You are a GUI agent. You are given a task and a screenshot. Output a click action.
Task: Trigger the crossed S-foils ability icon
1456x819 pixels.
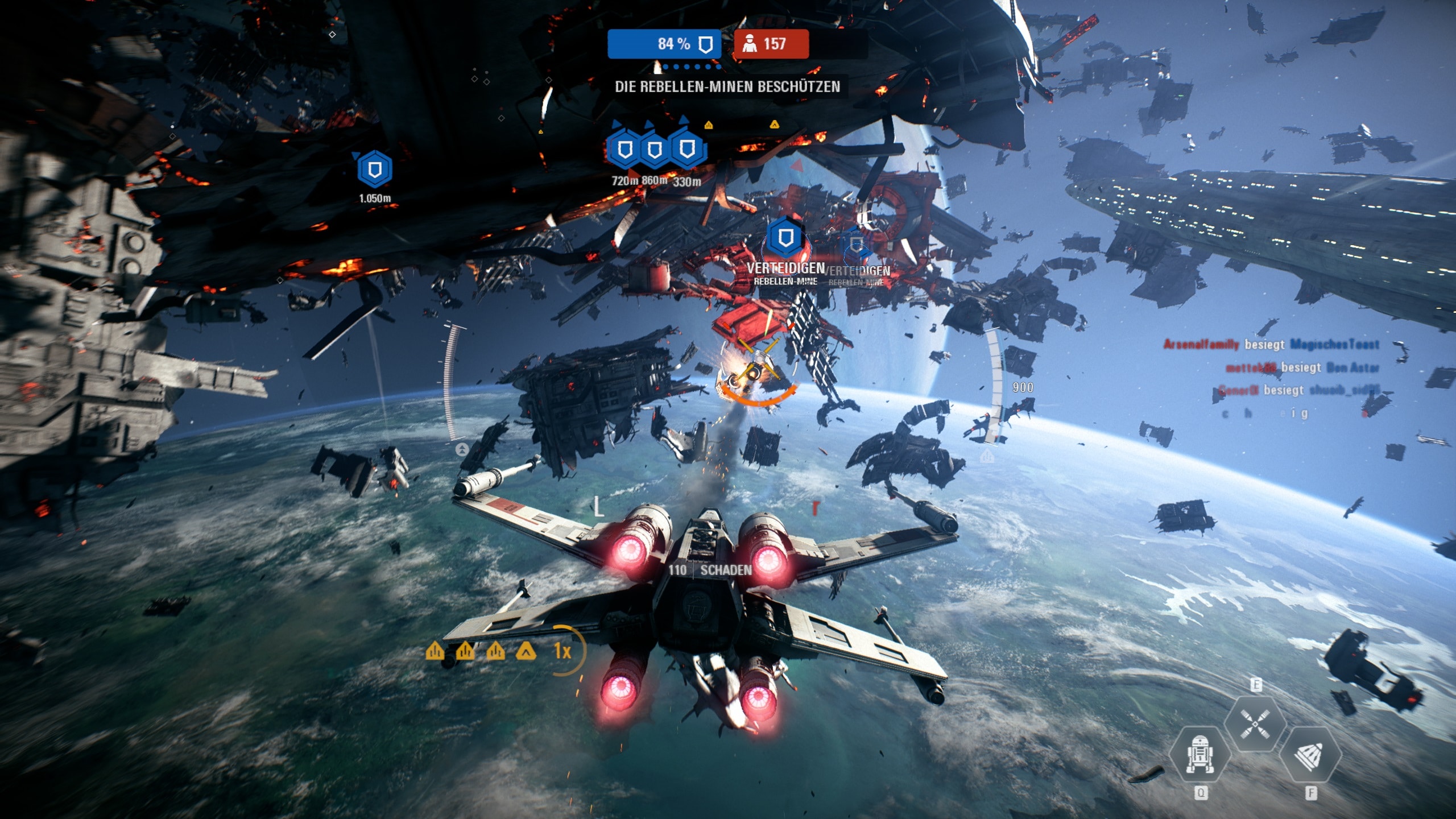1255,724
